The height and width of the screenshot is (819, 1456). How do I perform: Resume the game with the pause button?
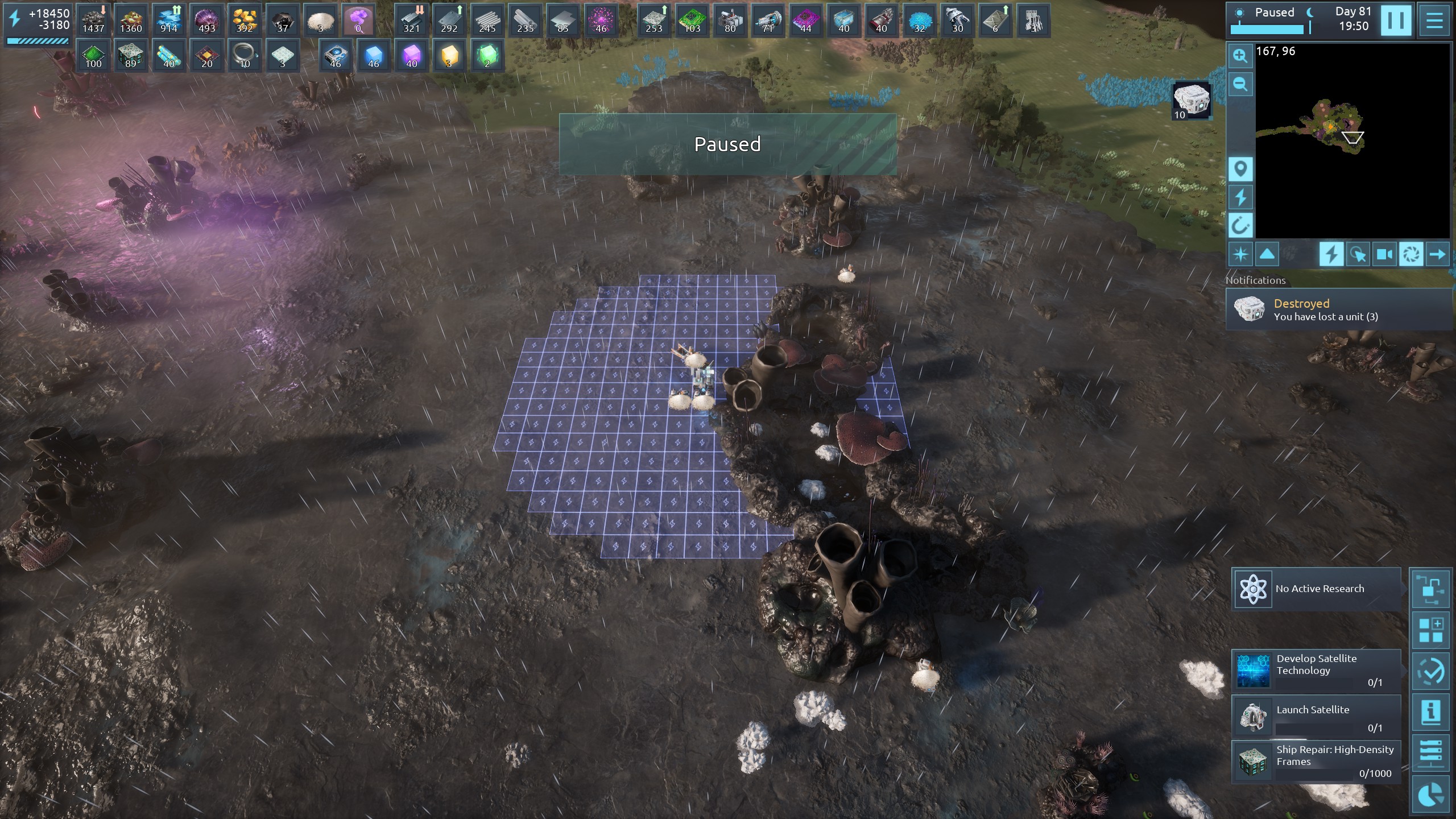pyautogui.click(x=1396, y=20)
